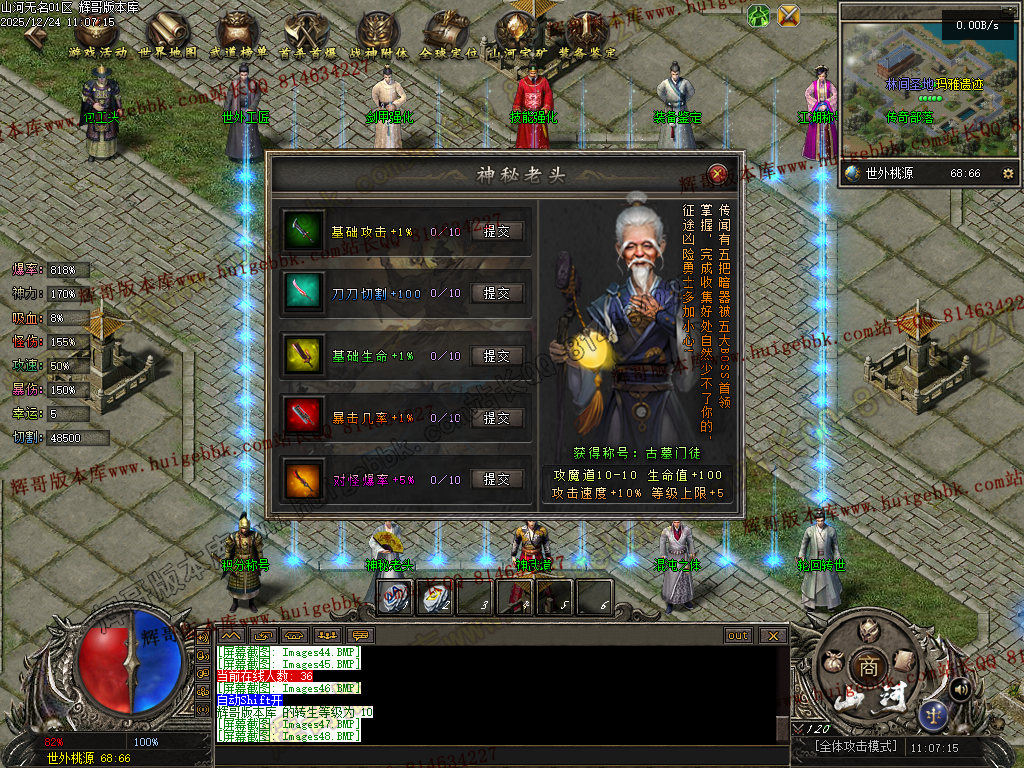This screenshot has width=1024, height=768.
Task: Click 提交 beside 基础生命 +1%
Action: [497, 355]
